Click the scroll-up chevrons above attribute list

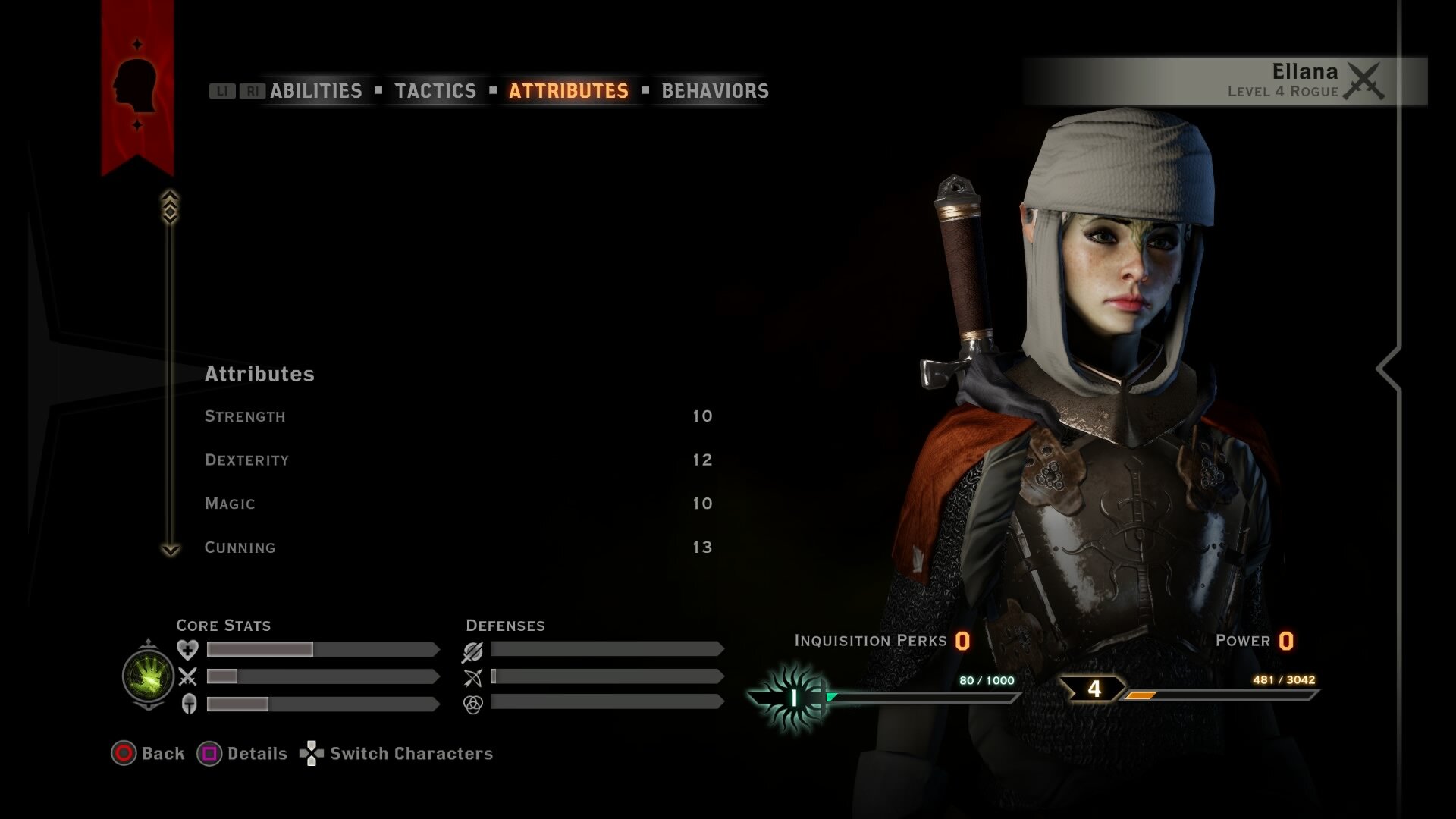(170, 206)
